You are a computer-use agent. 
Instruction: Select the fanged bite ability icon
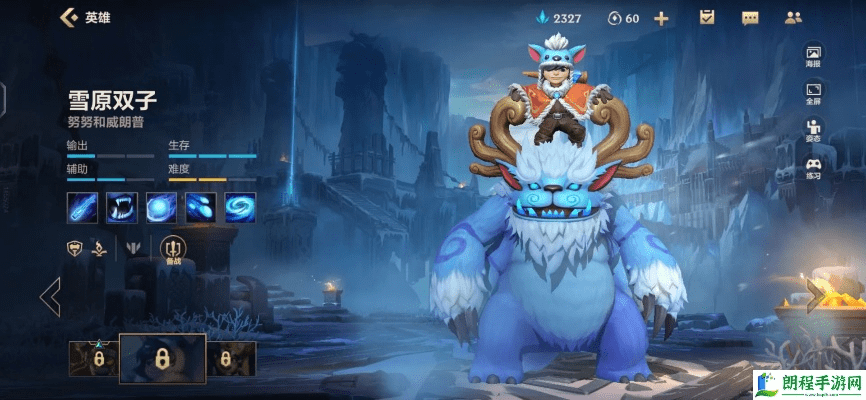(122, 208)
